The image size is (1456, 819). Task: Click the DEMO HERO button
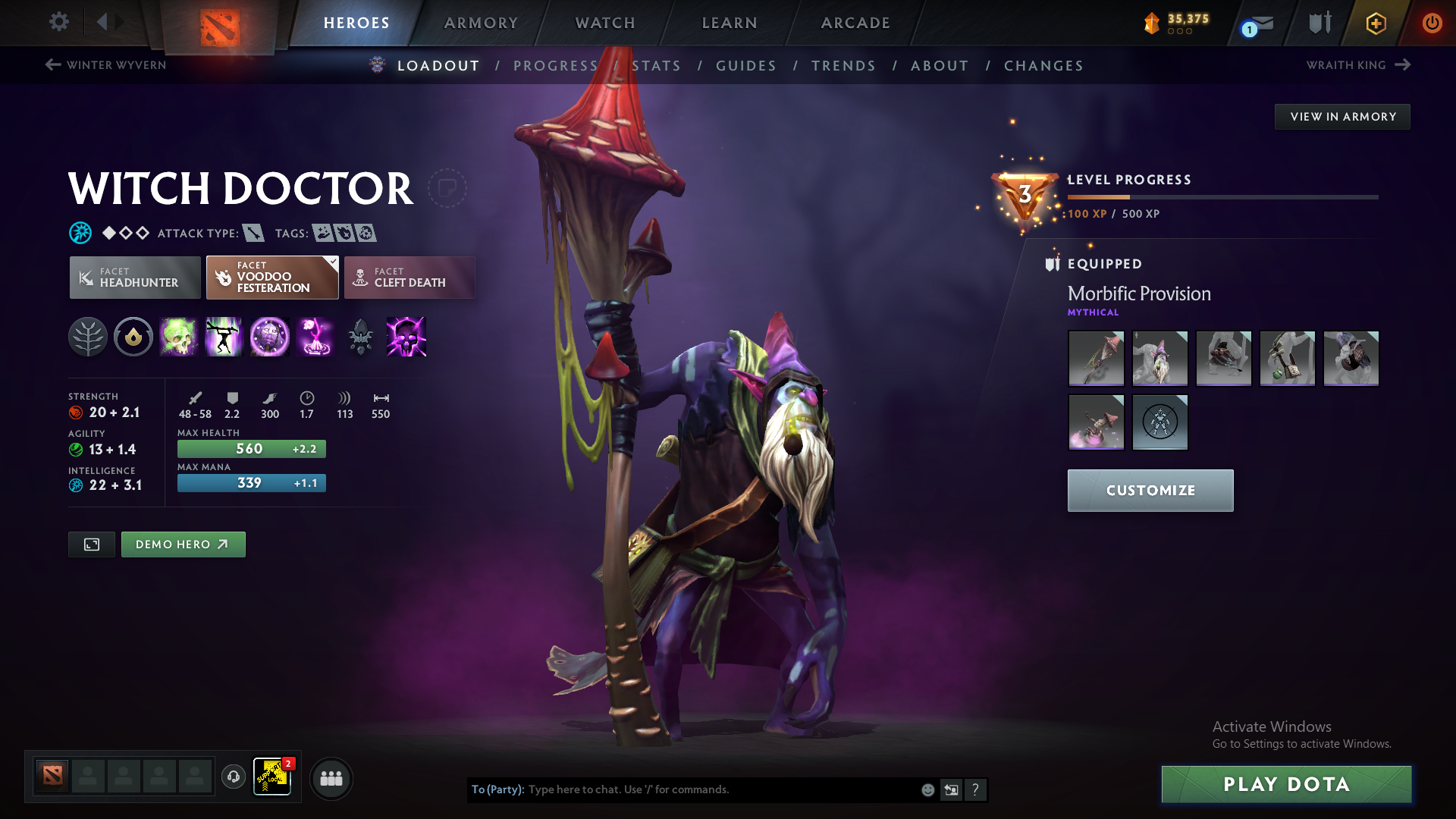click(183, 544)
